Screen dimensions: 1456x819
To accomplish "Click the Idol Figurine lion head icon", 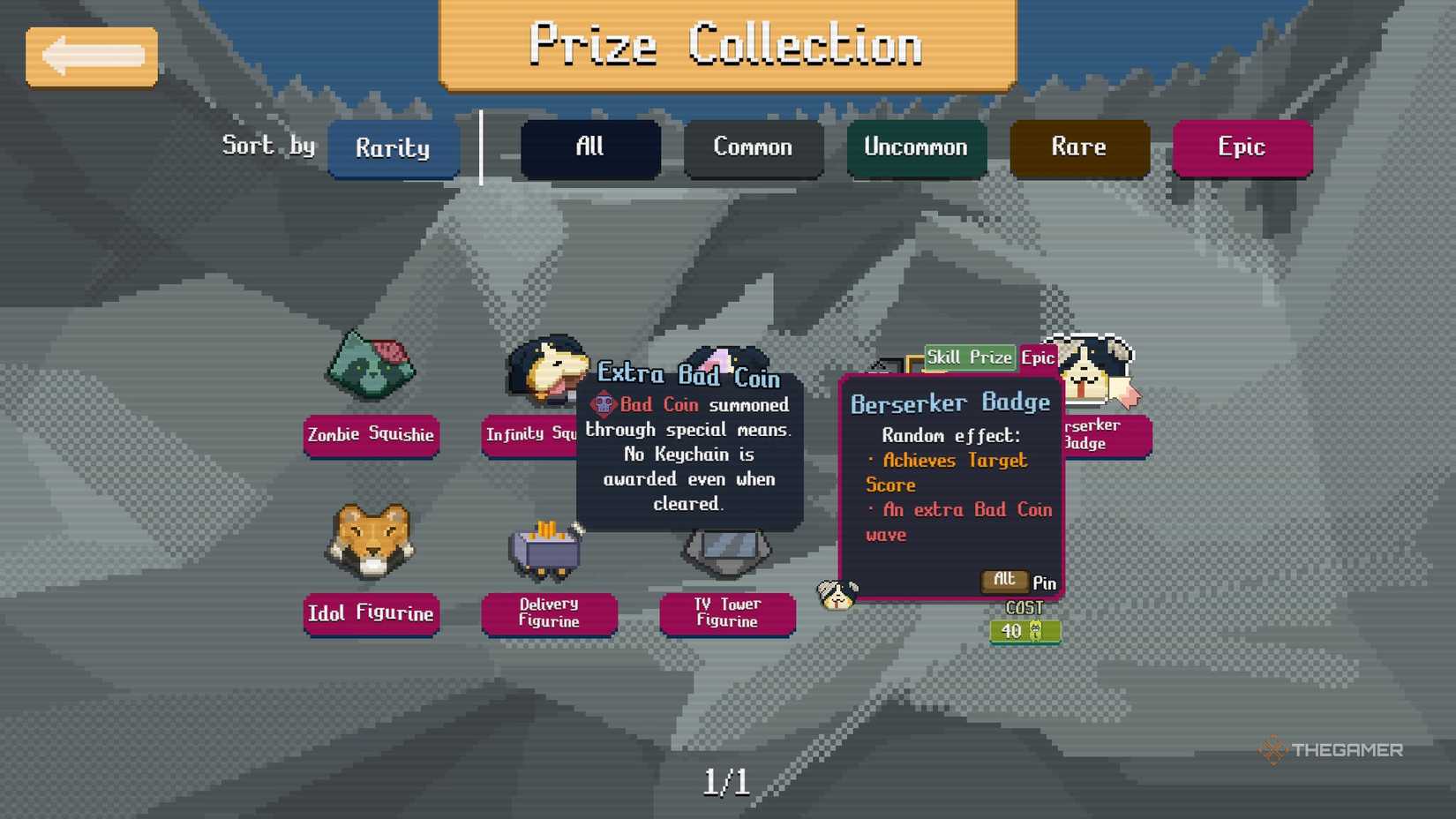I will (371, 541).
